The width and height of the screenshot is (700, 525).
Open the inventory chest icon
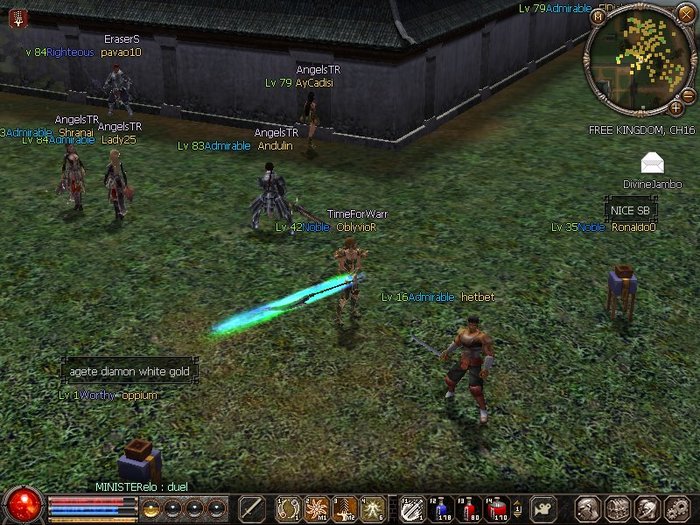(x=619, y=508)
